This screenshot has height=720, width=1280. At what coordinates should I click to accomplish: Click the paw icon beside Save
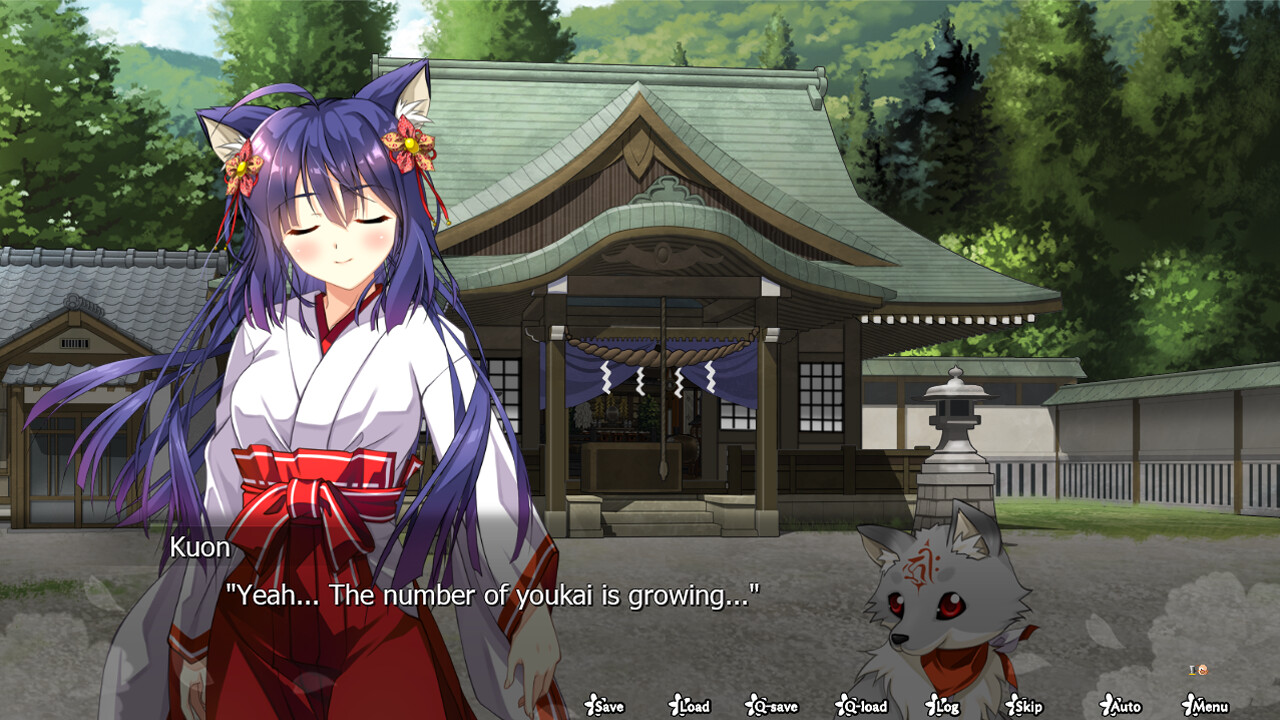point(593,705)
